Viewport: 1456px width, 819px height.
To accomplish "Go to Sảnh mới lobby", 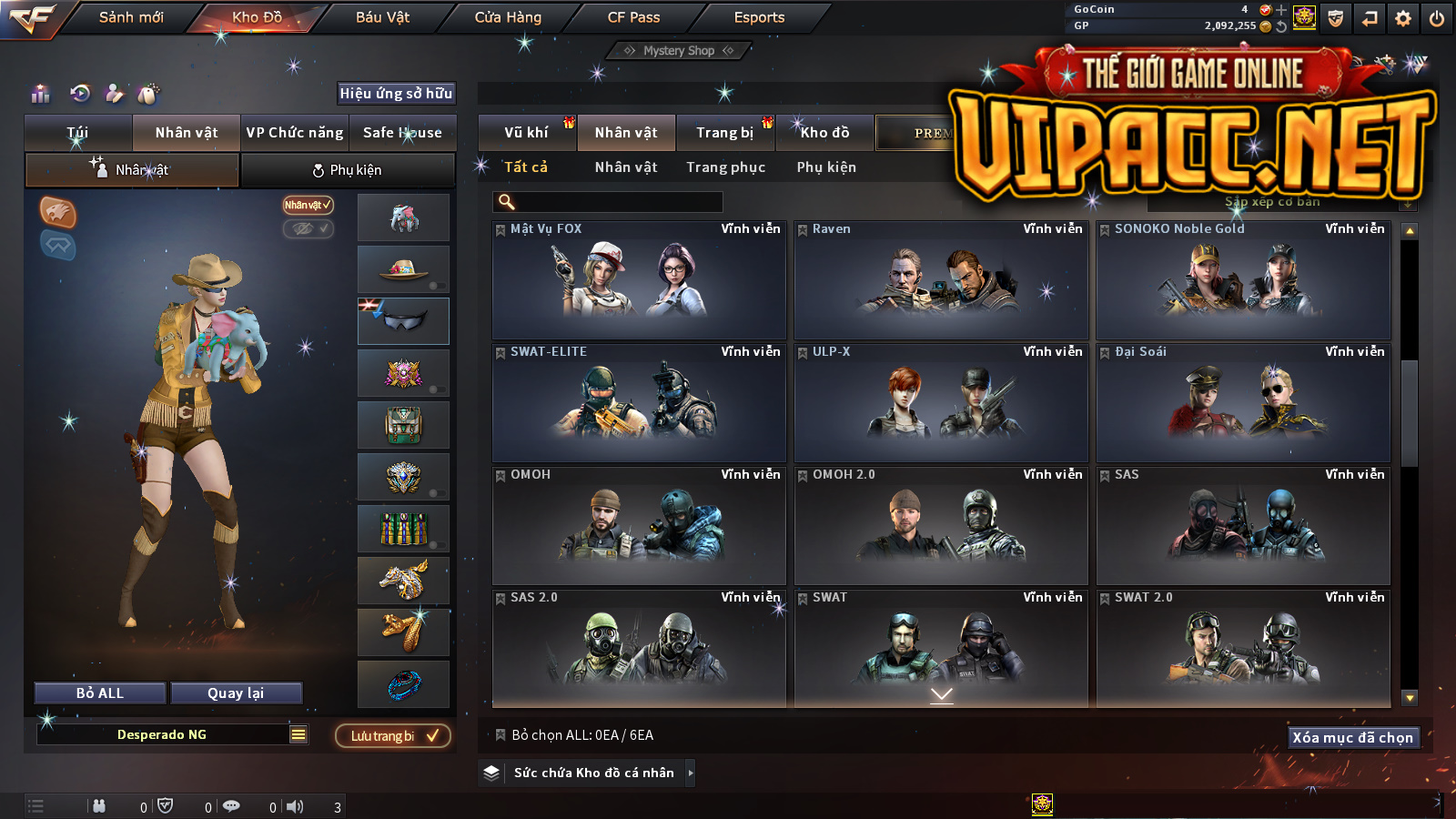I will click(131, 17).
